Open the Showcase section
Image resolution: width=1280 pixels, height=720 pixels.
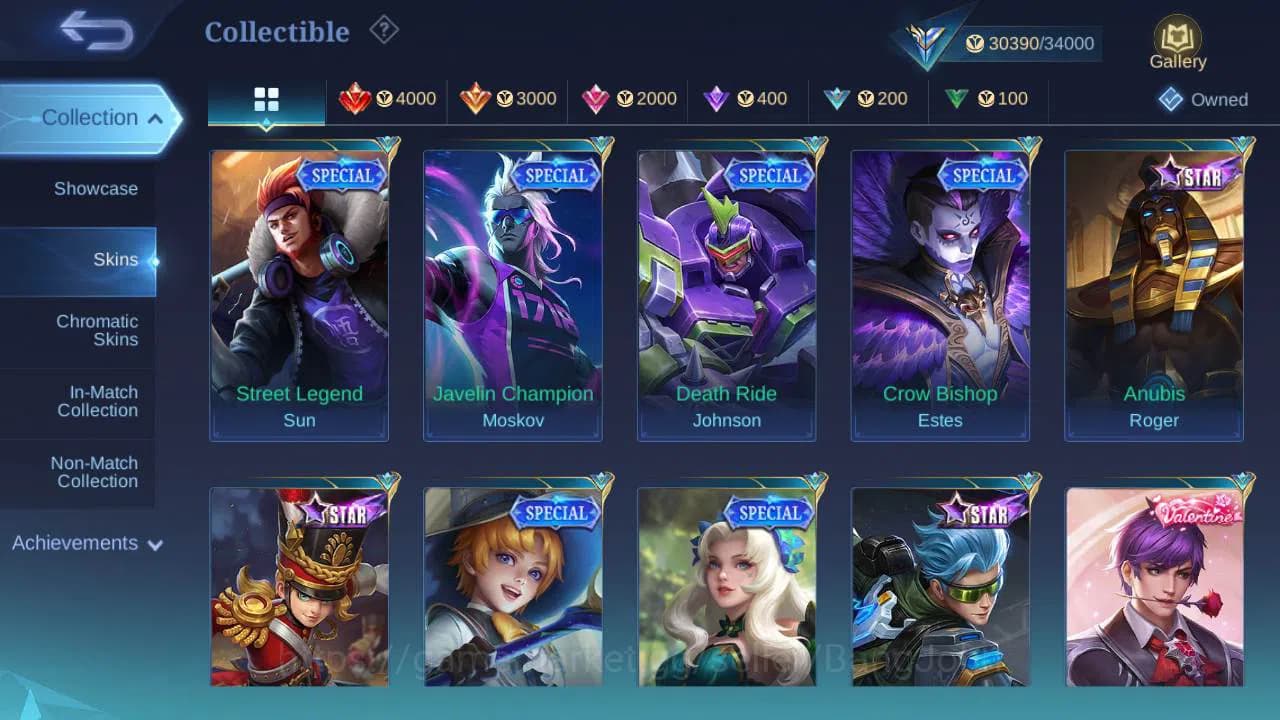tap(95, 188)
